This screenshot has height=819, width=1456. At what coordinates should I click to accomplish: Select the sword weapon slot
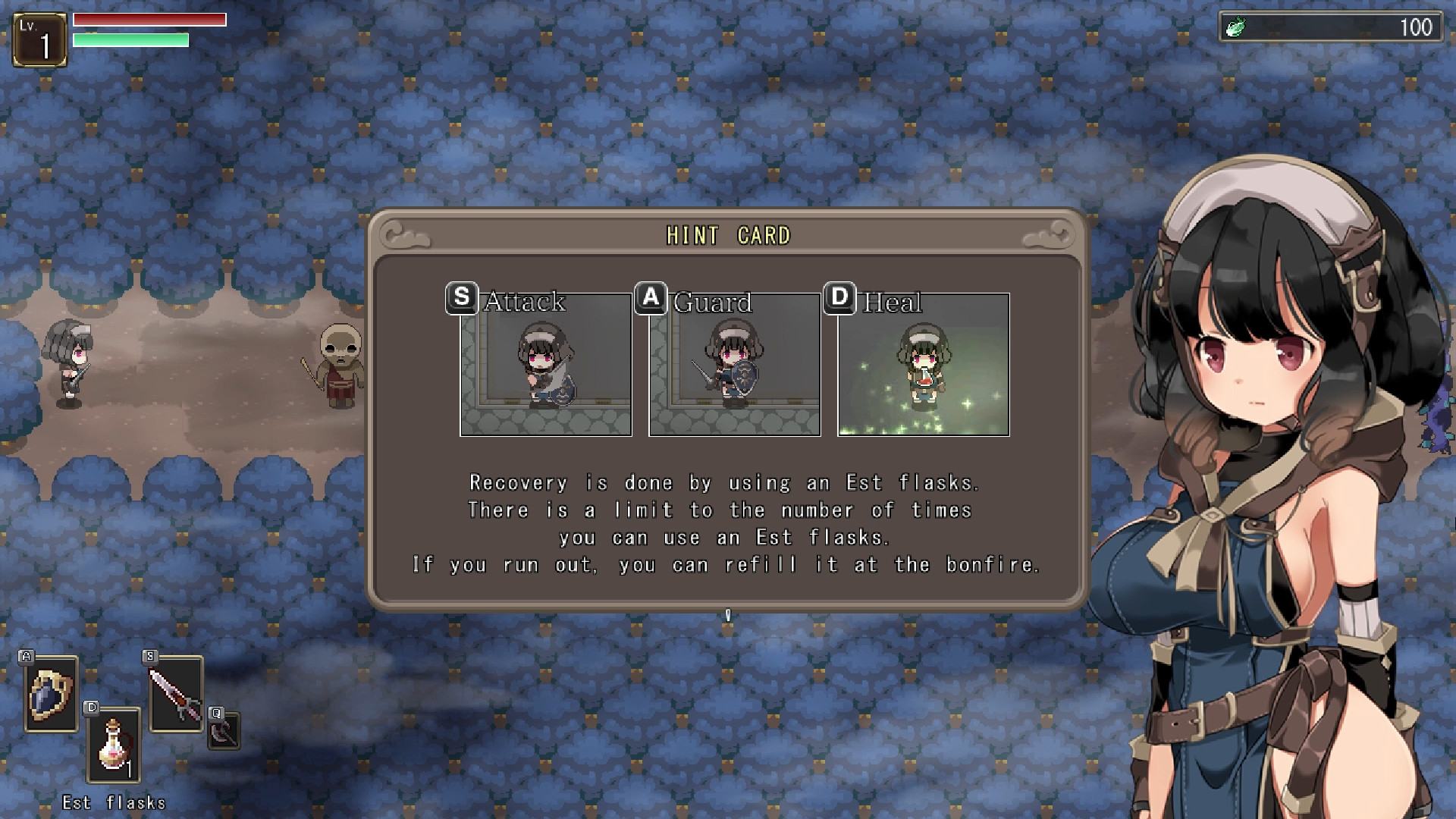(176, 694)
